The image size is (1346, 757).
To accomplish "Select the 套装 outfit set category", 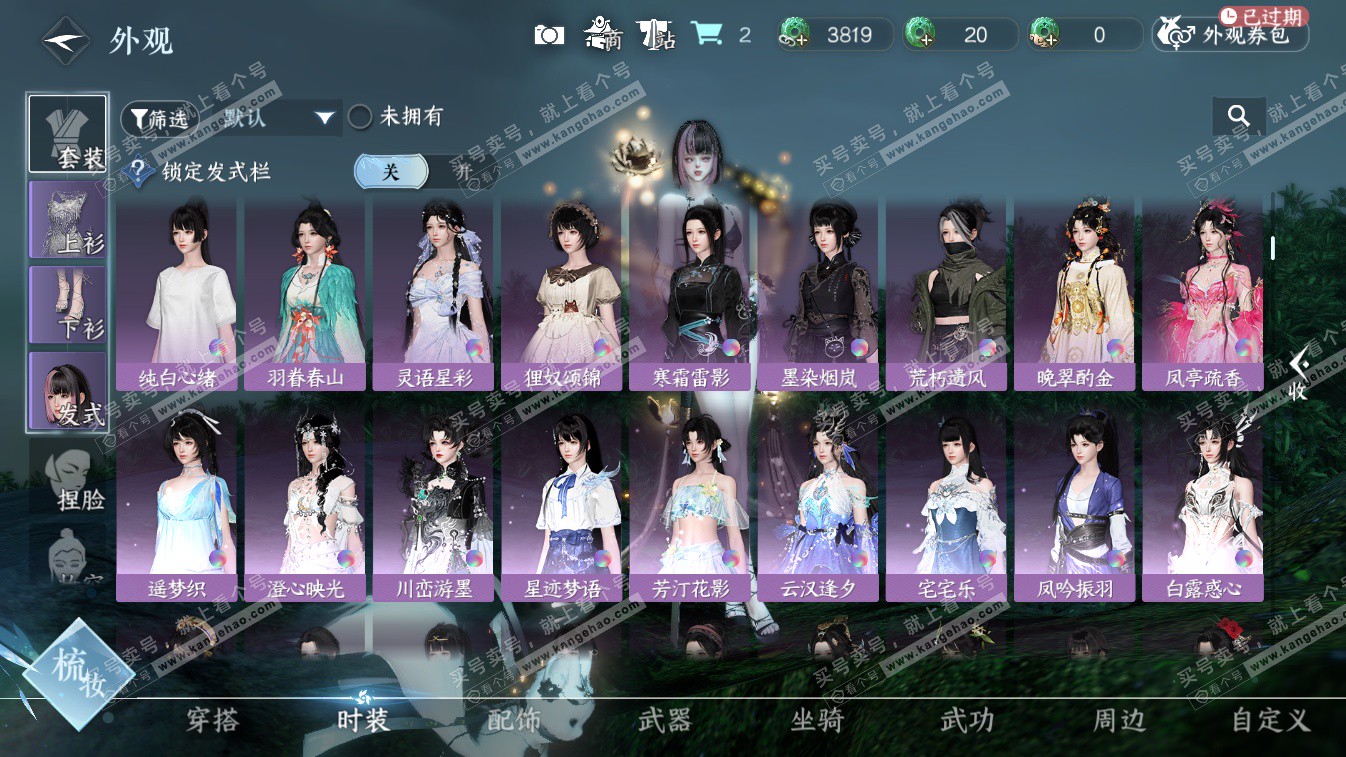I will pos(68,134).
